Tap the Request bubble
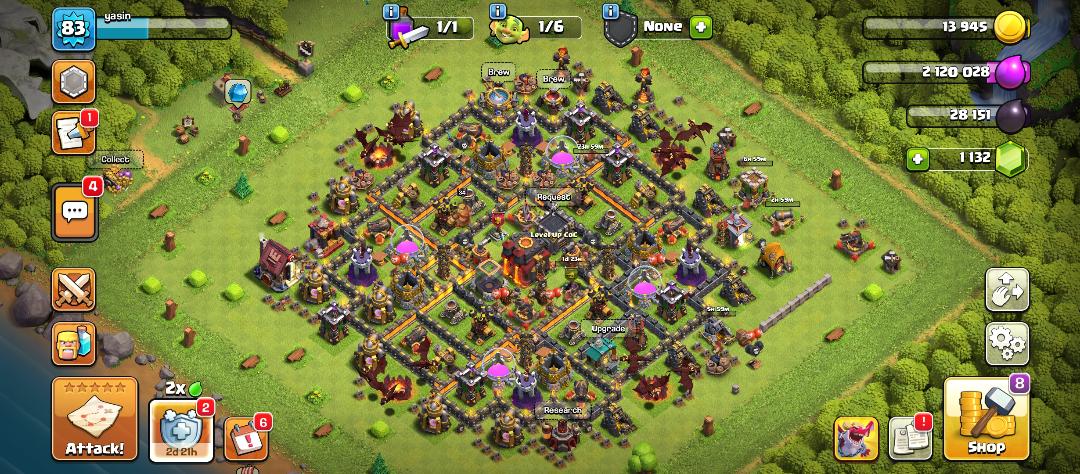Image resolution: width=1080 pixels, height=474 pixels. tap(552, 197)
